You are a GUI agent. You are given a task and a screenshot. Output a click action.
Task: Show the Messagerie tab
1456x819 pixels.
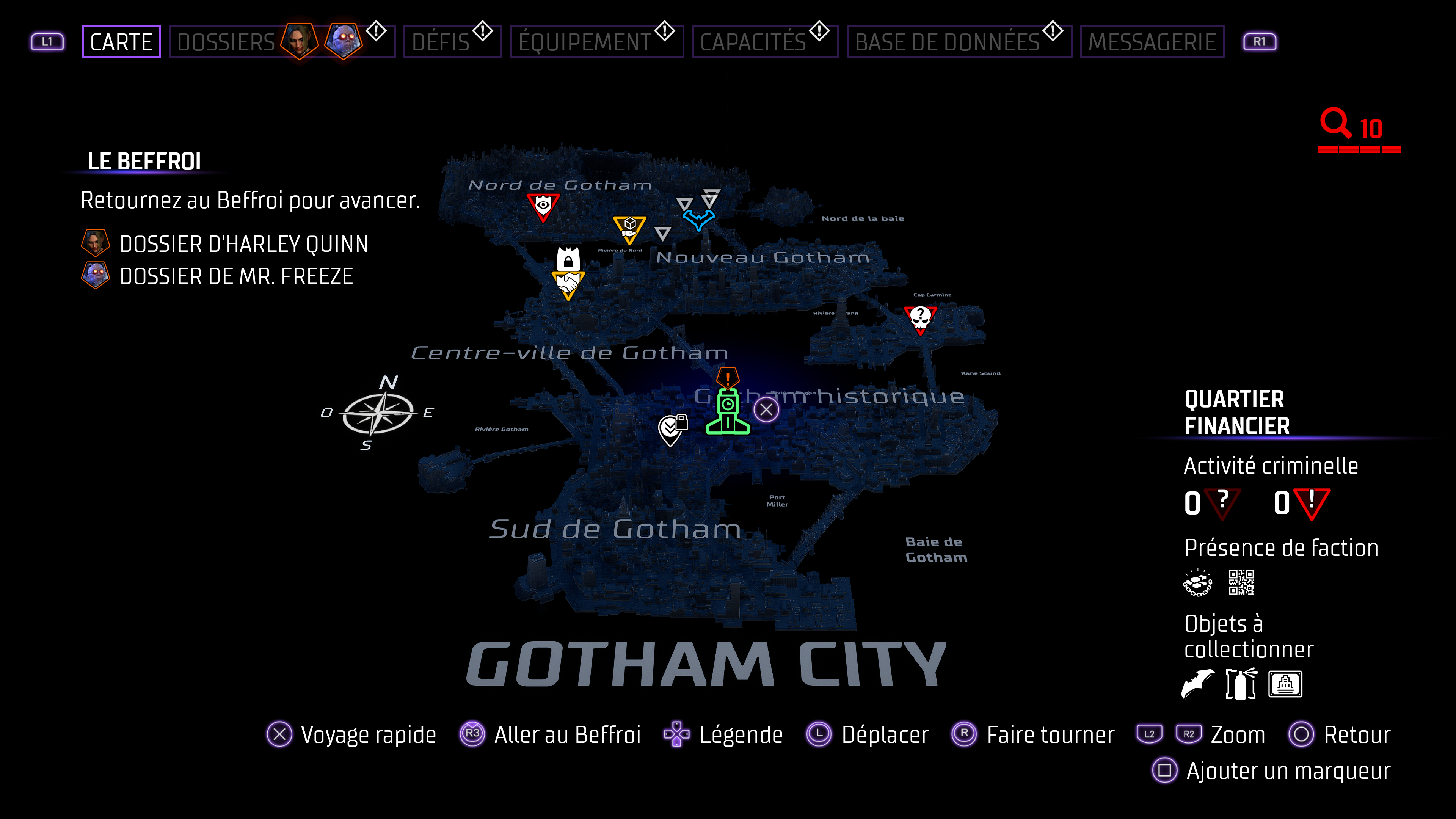coord(1152,42)
